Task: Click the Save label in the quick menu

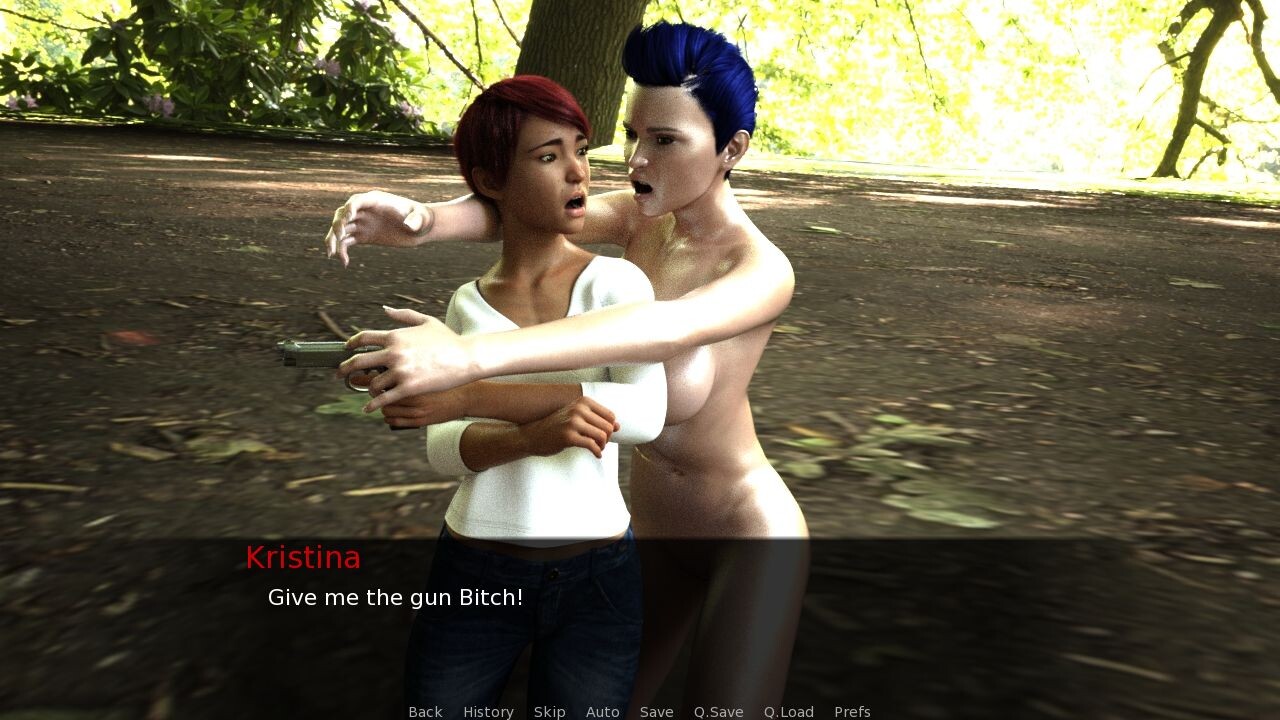Action: pyautogui.click(x=656, y=711)
